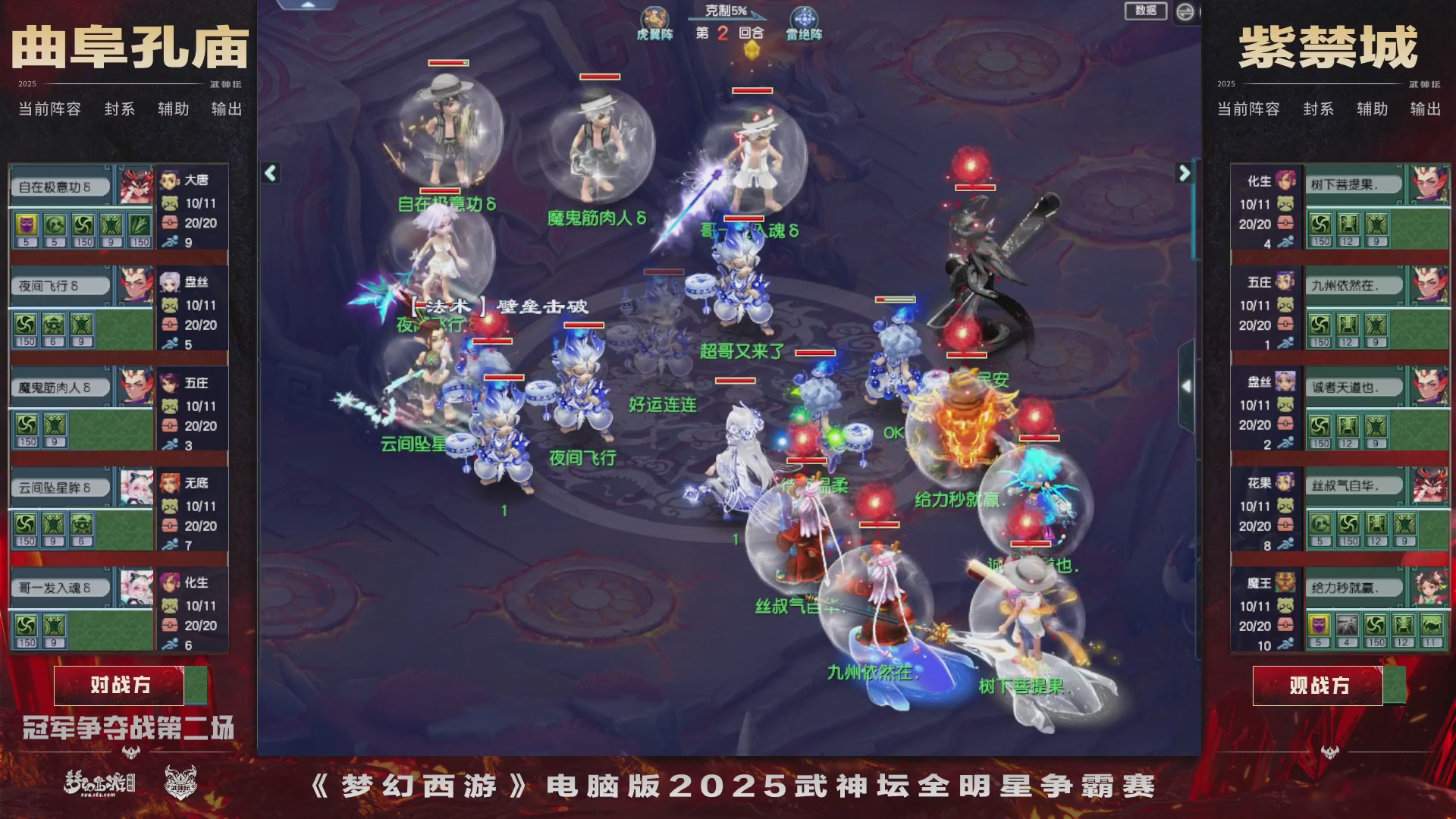
Task: Open the 封系 tab under 曲阜孔庙
Action: [120, 110]
